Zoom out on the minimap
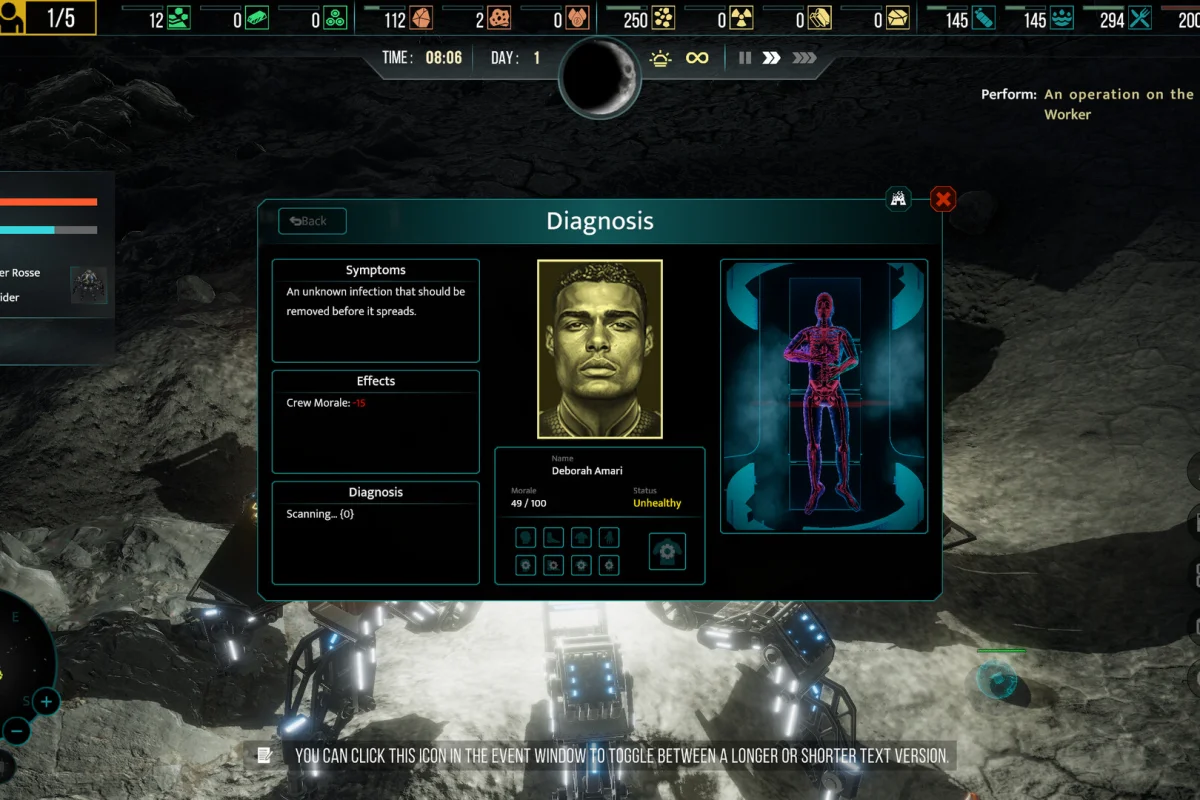Image resolution: width=1200 pixels, height=800 pixels. 16,731
